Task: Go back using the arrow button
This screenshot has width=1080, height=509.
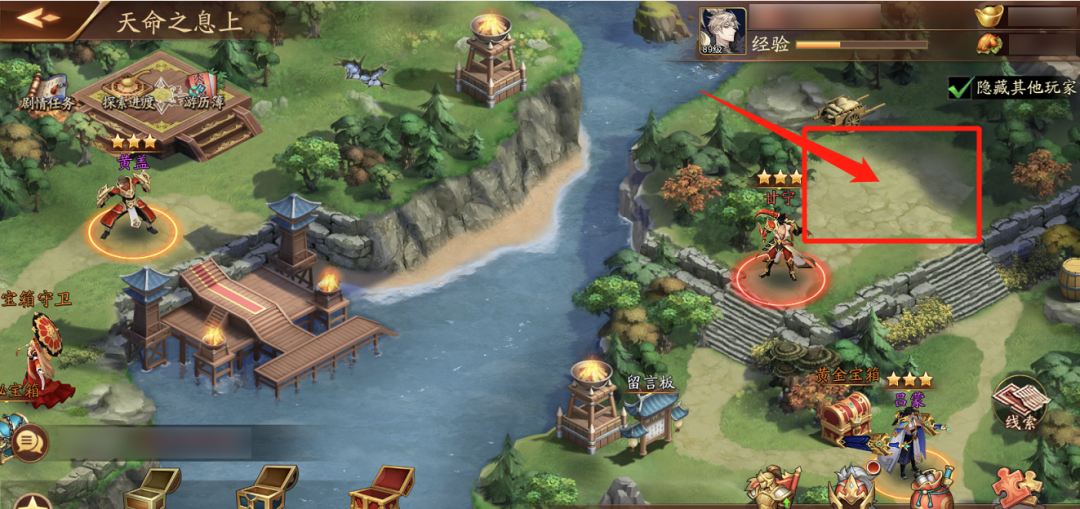Action: coord(38,18)
